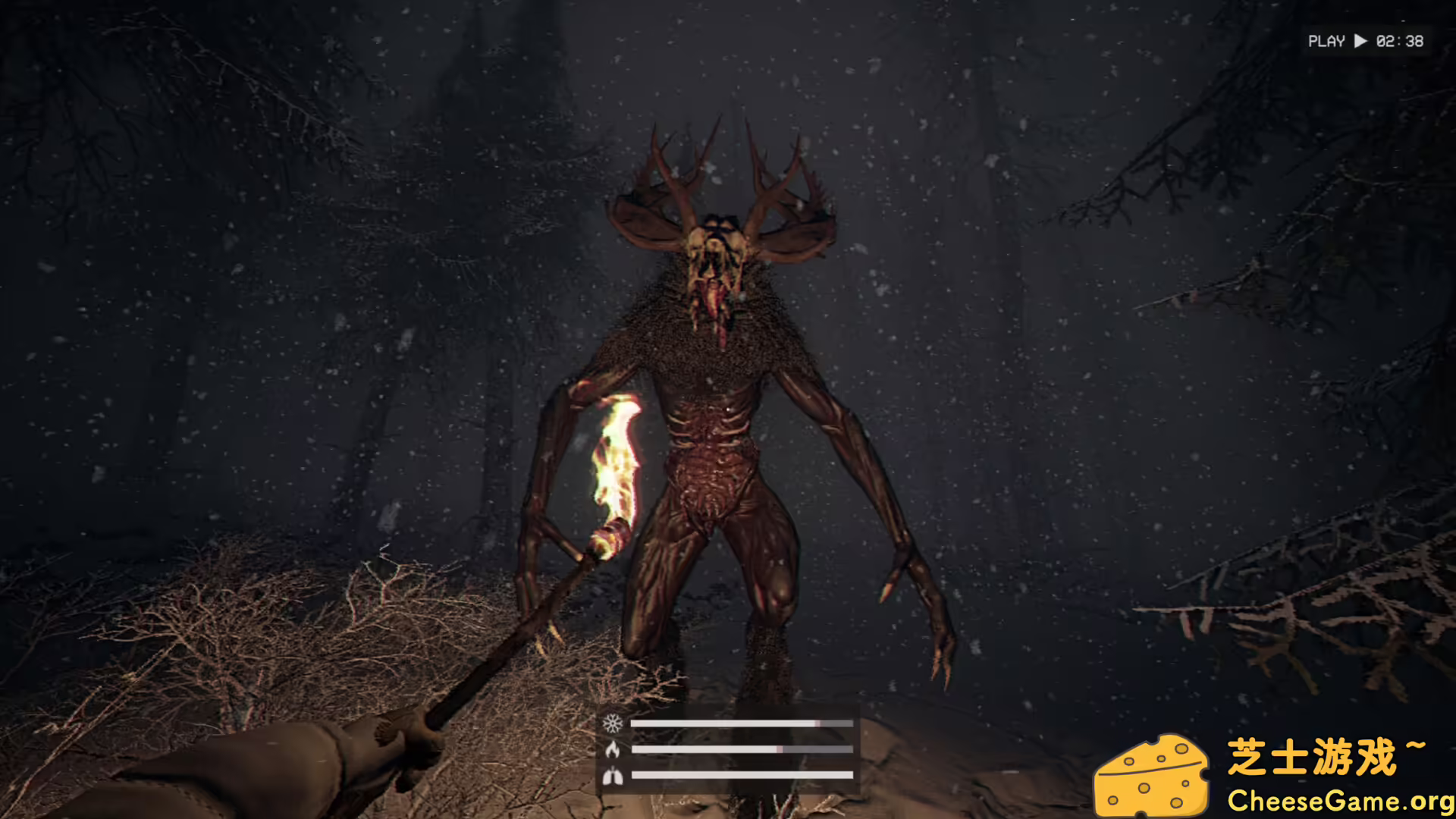
Task: Open the CheeseGame.org watermark link
Action: (1340, 801)
